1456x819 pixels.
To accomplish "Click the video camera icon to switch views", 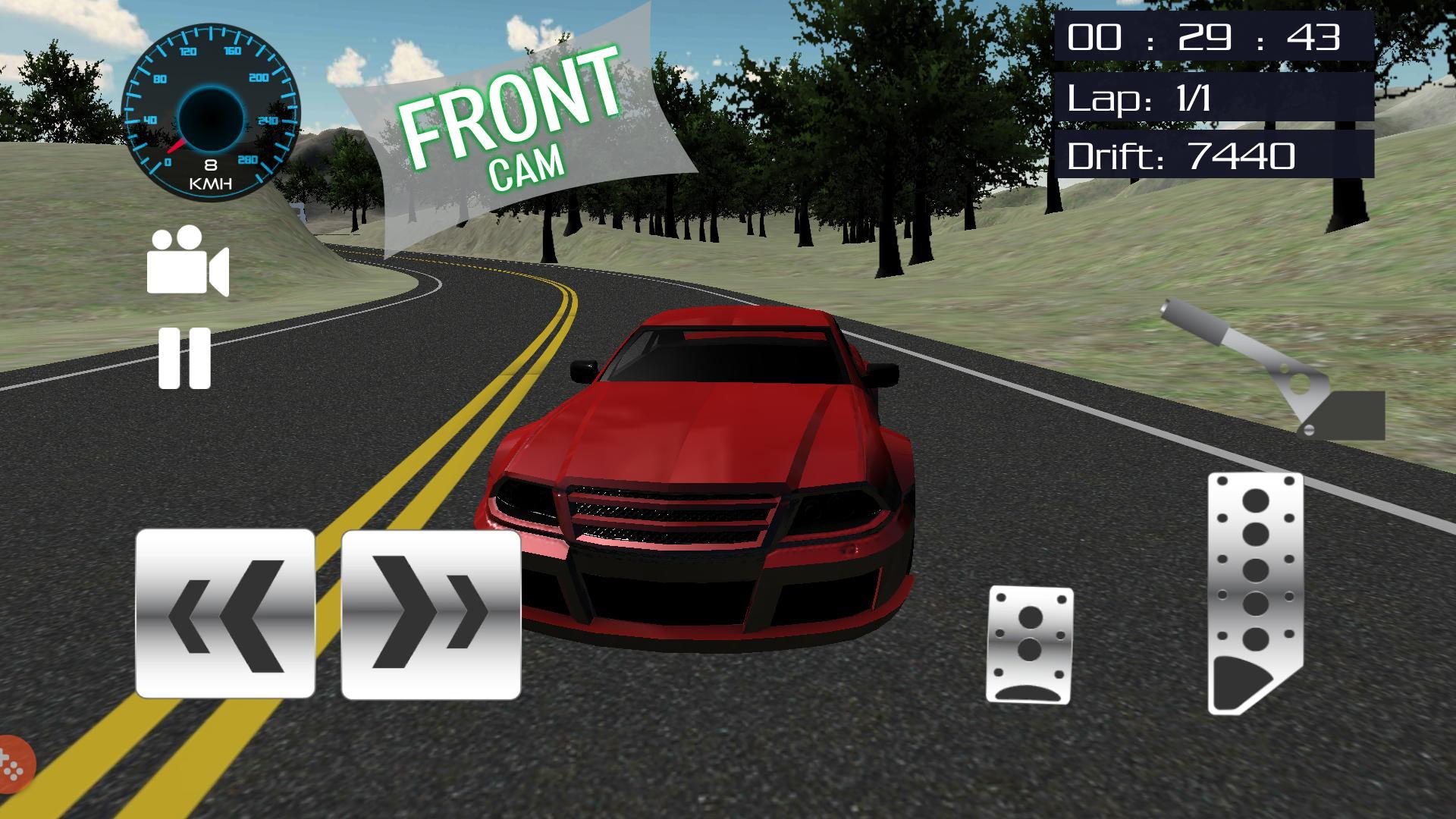I will tap(187, 265).
